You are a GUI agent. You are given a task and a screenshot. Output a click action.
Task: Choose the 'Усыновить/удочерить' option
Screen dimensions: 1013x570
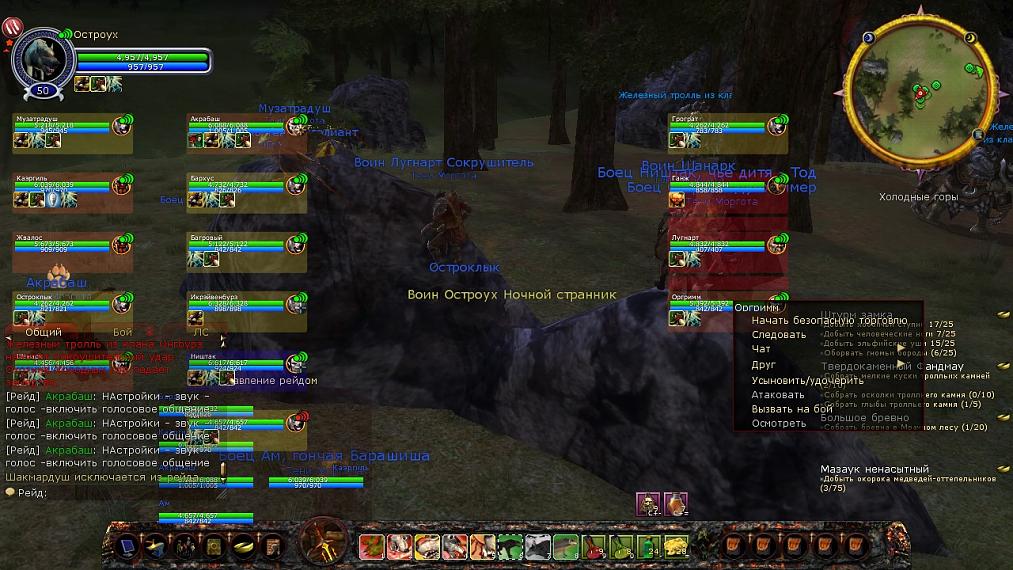(x=807, y=380)
